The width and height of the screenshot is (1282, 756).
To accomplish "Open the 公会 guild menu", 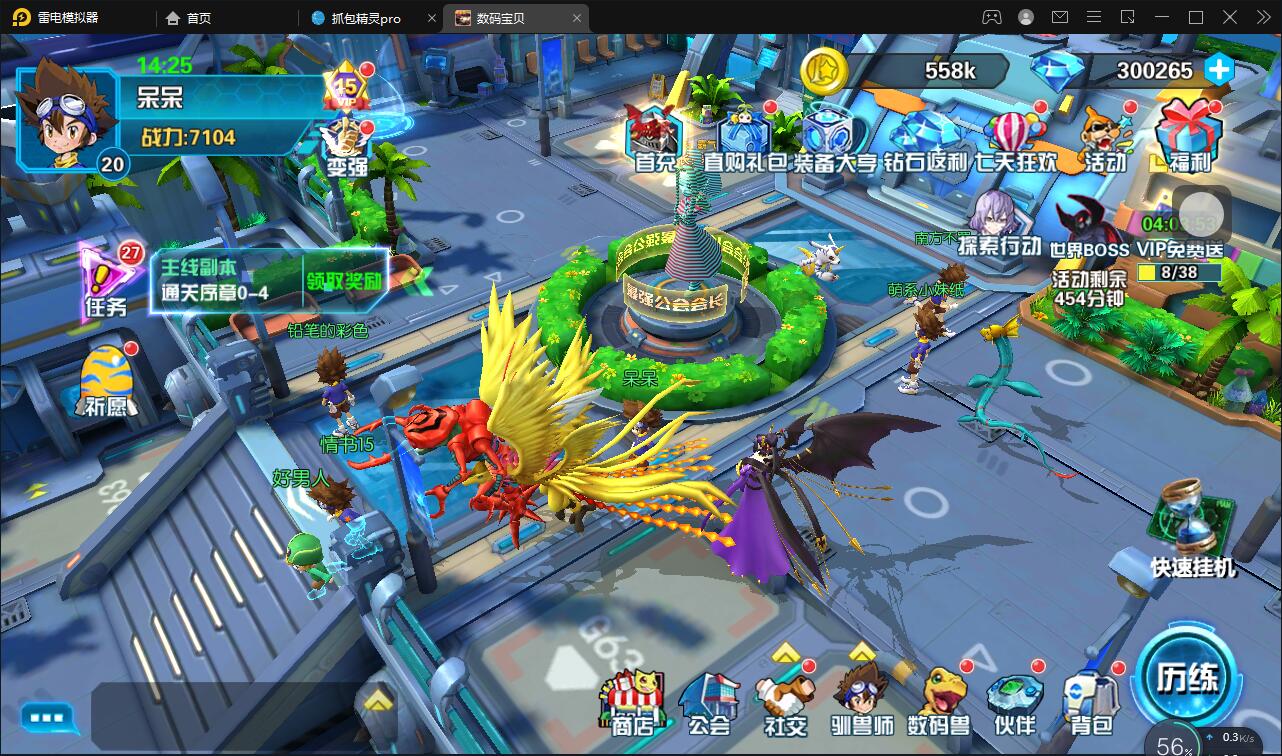I will coord(709,703).
